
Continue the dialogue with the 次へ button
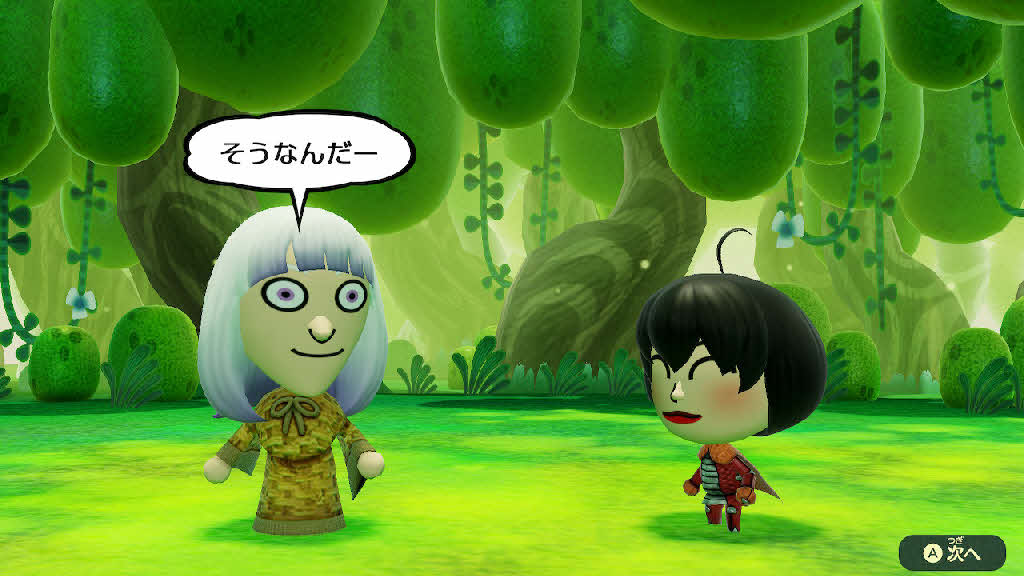point(952,551)
